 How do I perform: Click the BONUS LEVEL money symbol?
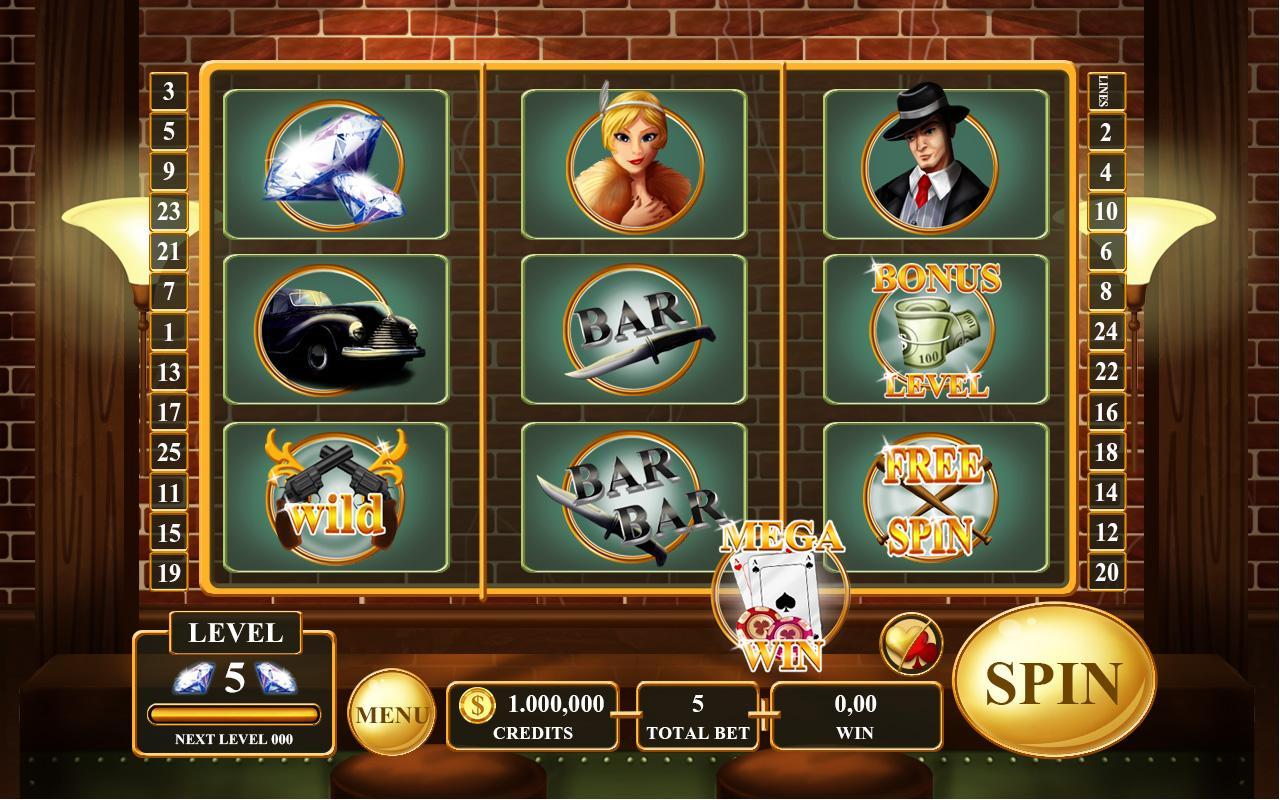click(935, 330)
